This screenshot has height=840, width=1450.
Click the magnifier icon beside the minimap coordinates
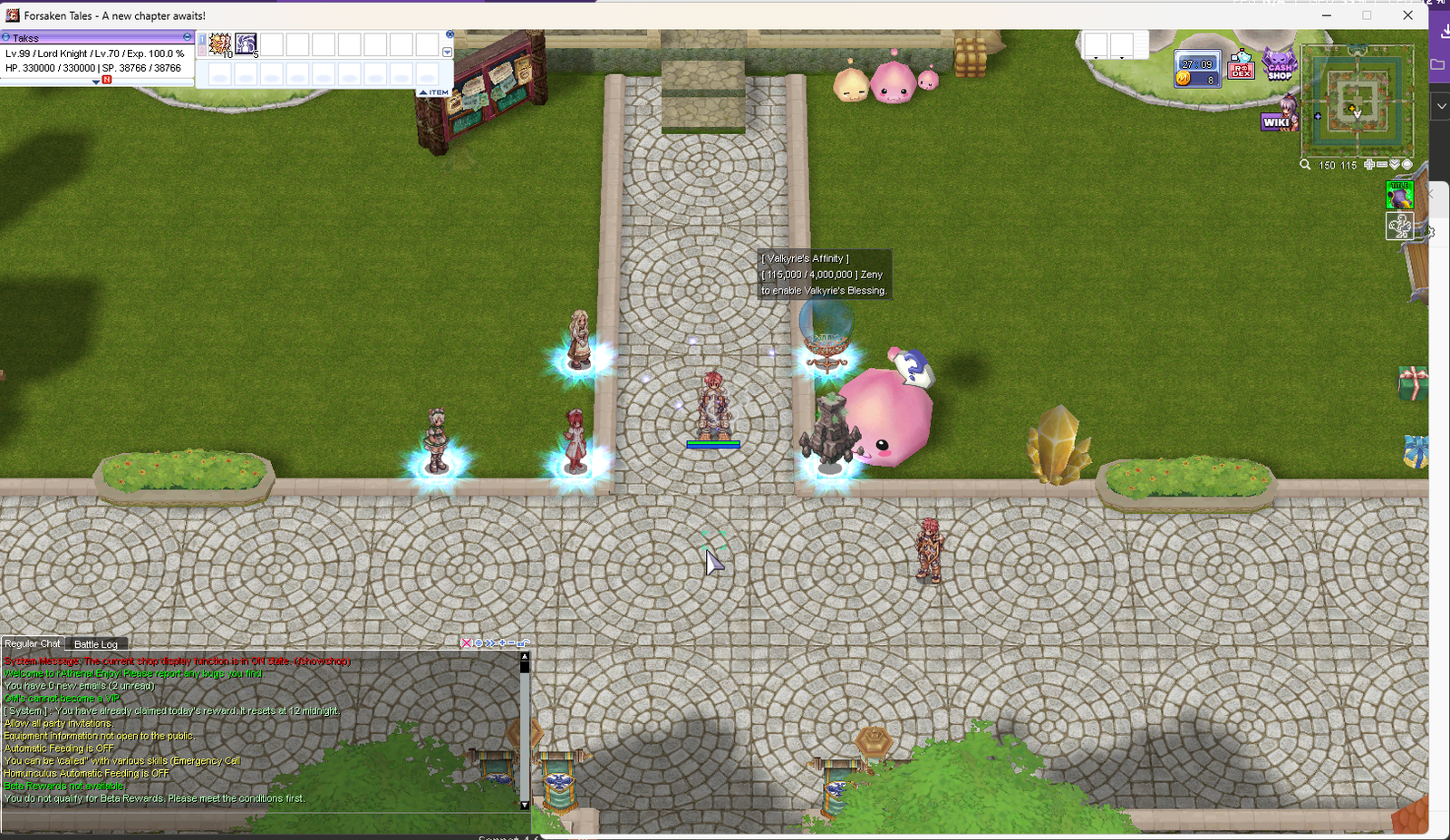click(x=1305, y=165)
